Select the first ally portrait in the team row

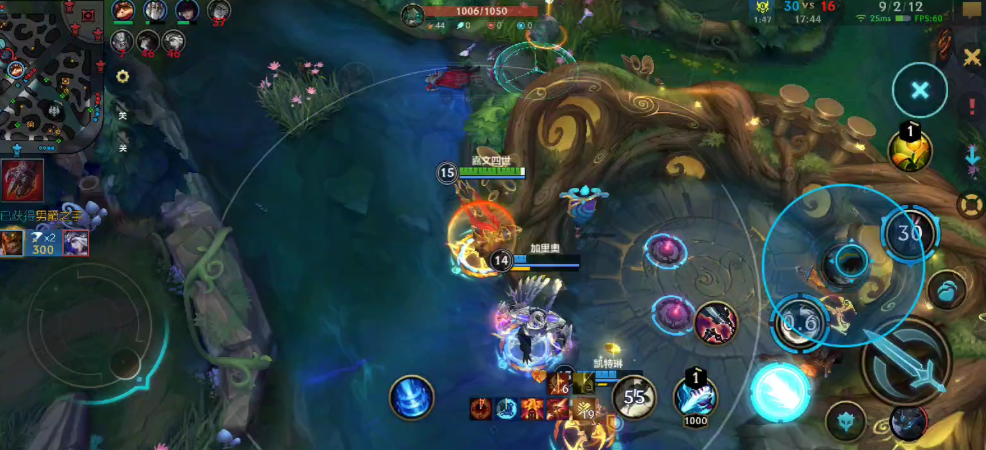coord(122,12)
